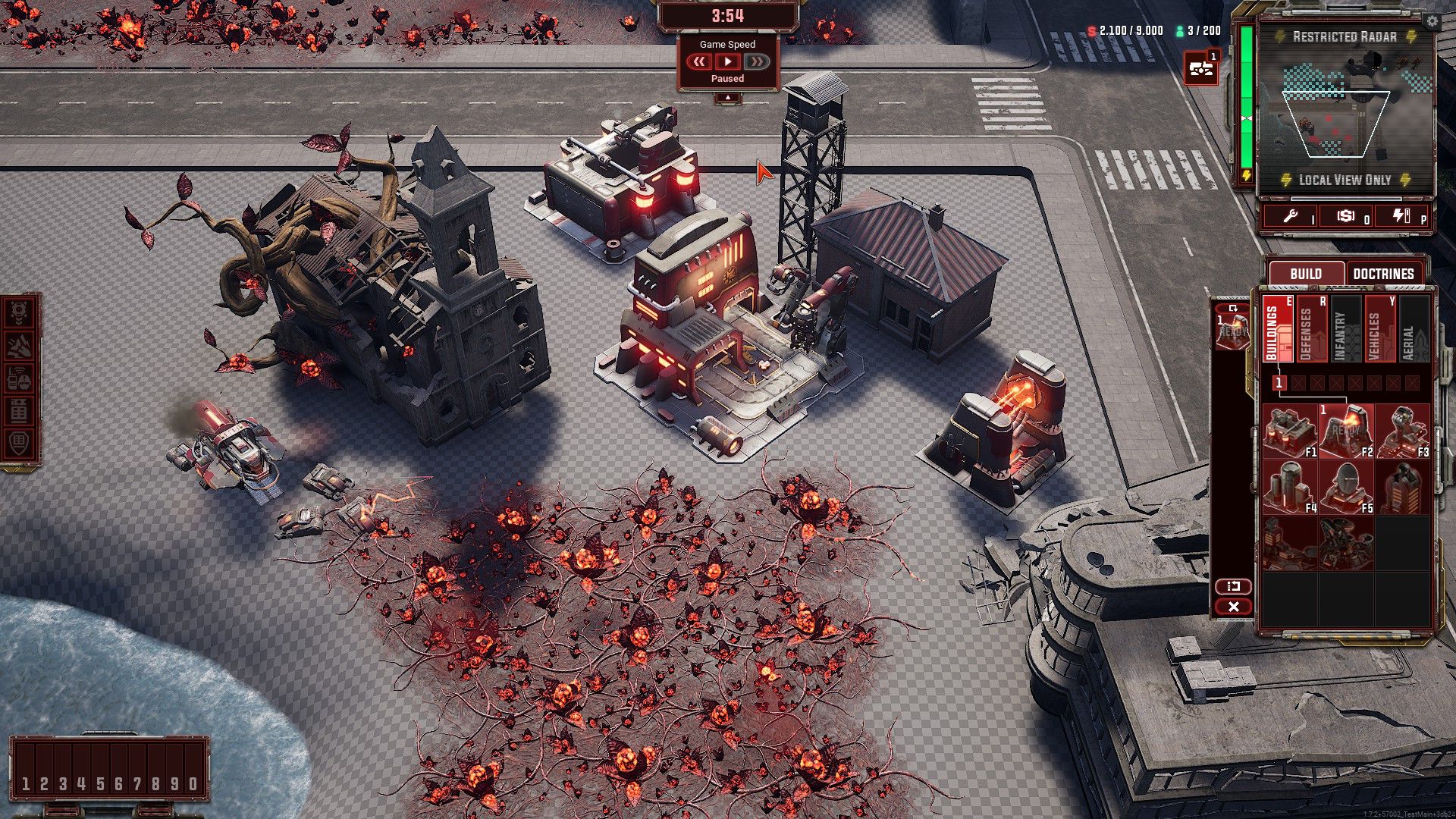Toggle the sell structure mode
The height and width of the screenshot is (819, 1456).
tap(1346, 216)
